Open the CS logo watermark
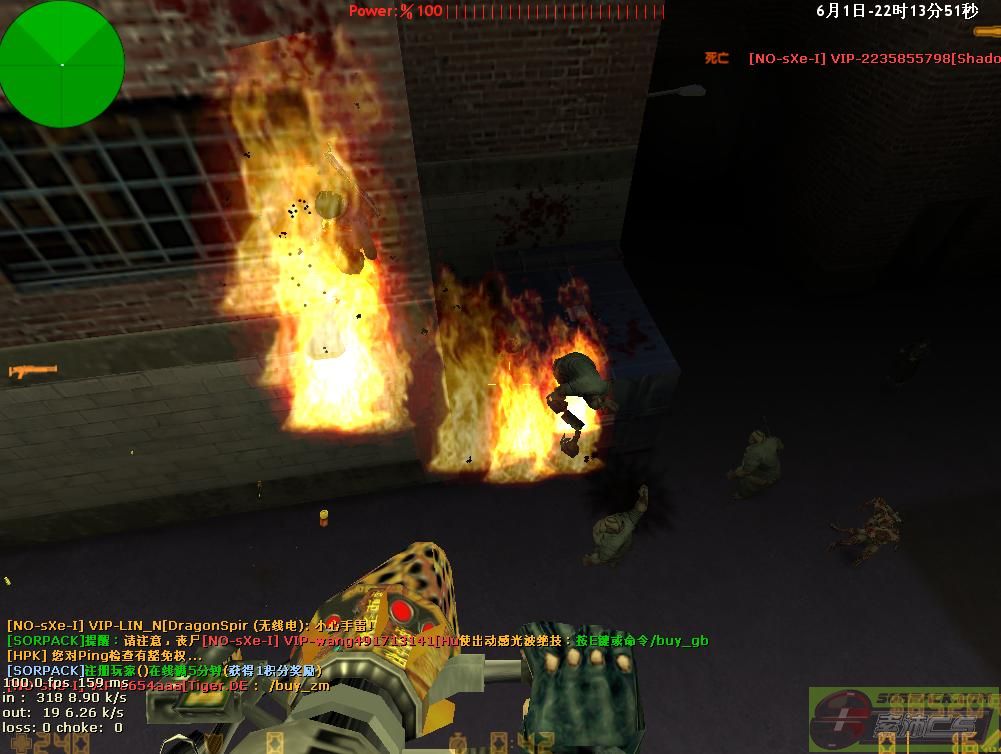Viewport: 1001px width, 754px height. click(x=903, y=718)
